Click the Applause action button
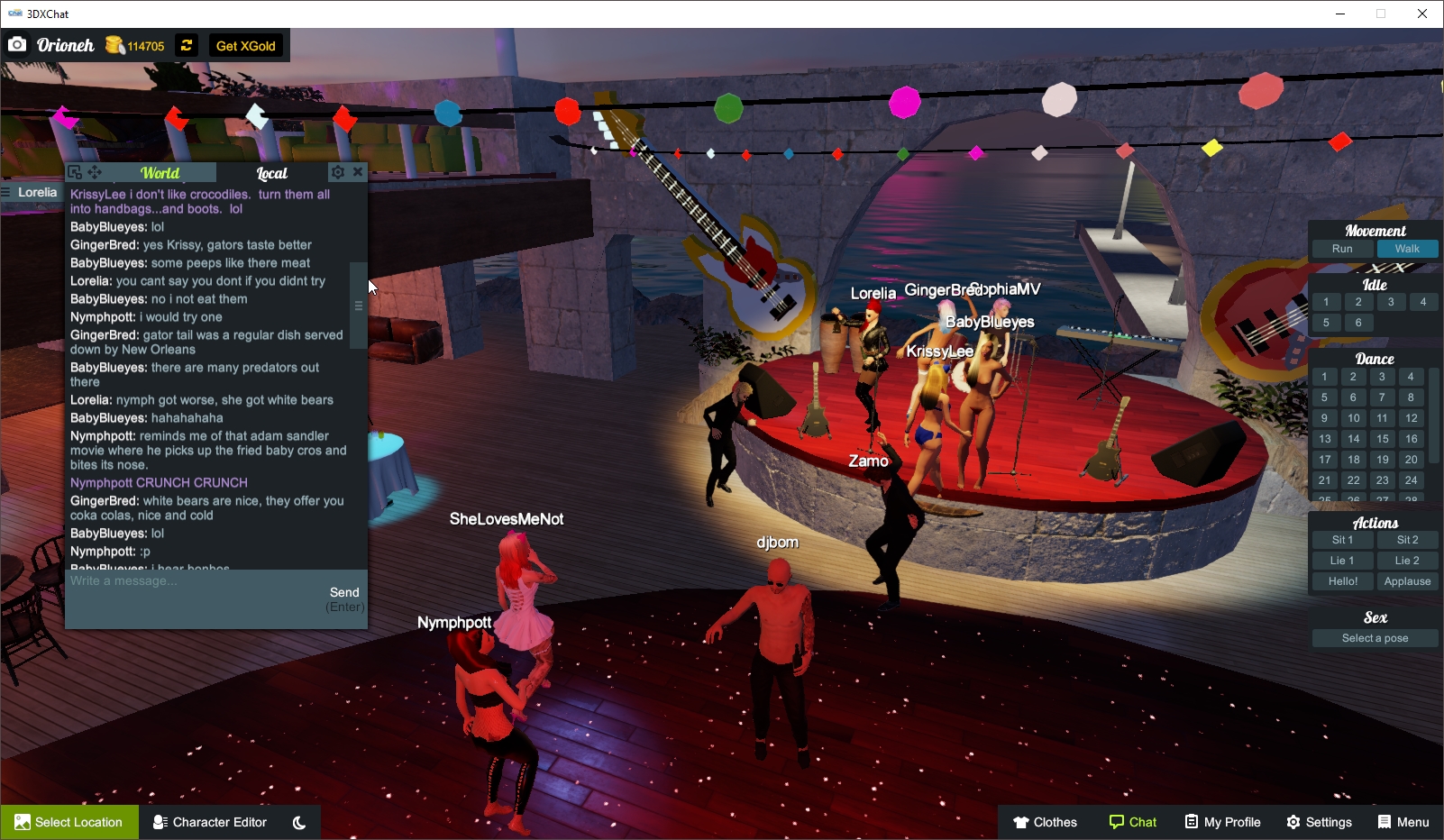The width and height of the screenshot is (1444, 840). tap(1408, 580)
